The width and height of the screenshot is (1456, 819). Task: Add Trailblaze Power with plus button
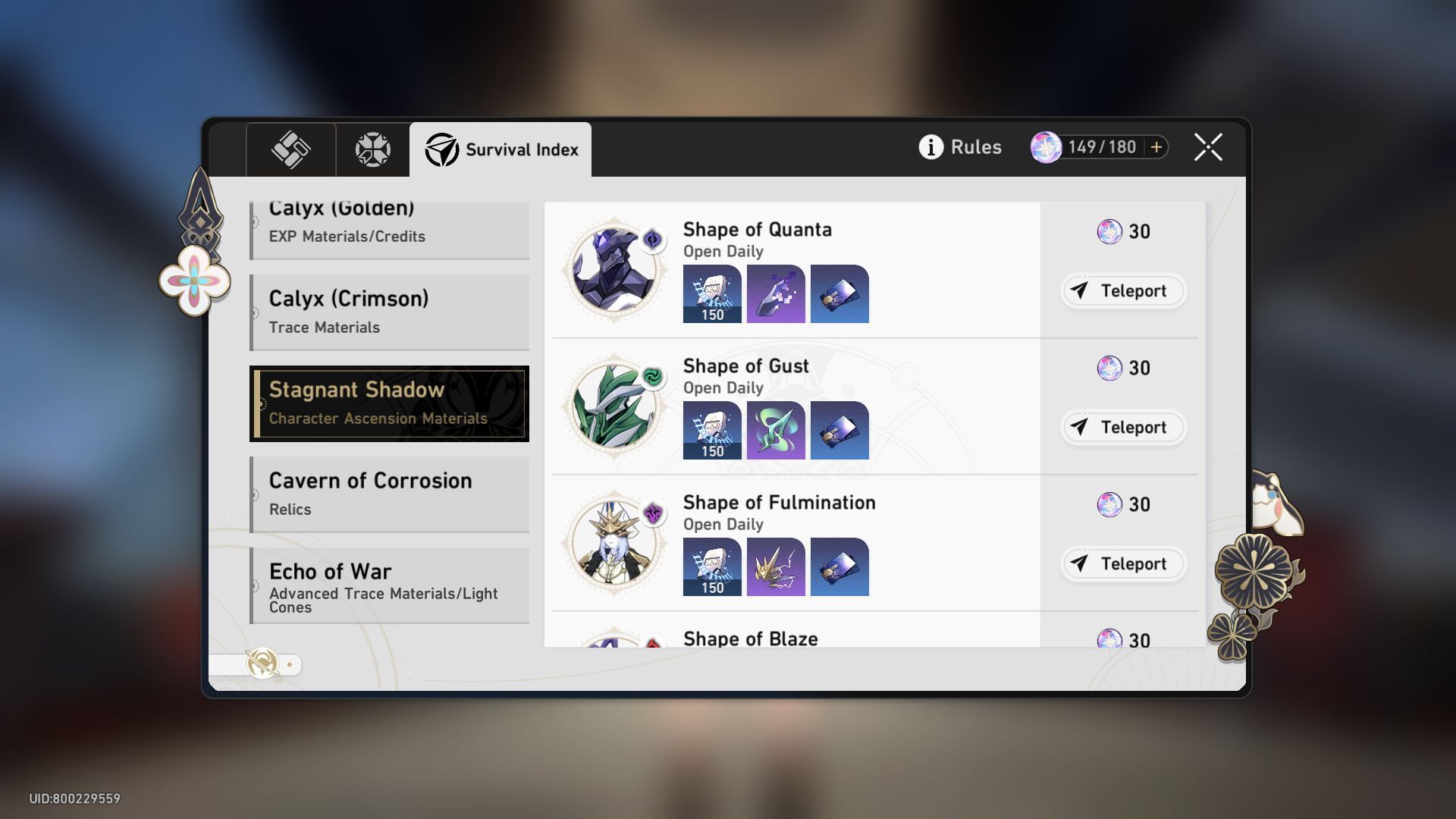(1156, 147)
